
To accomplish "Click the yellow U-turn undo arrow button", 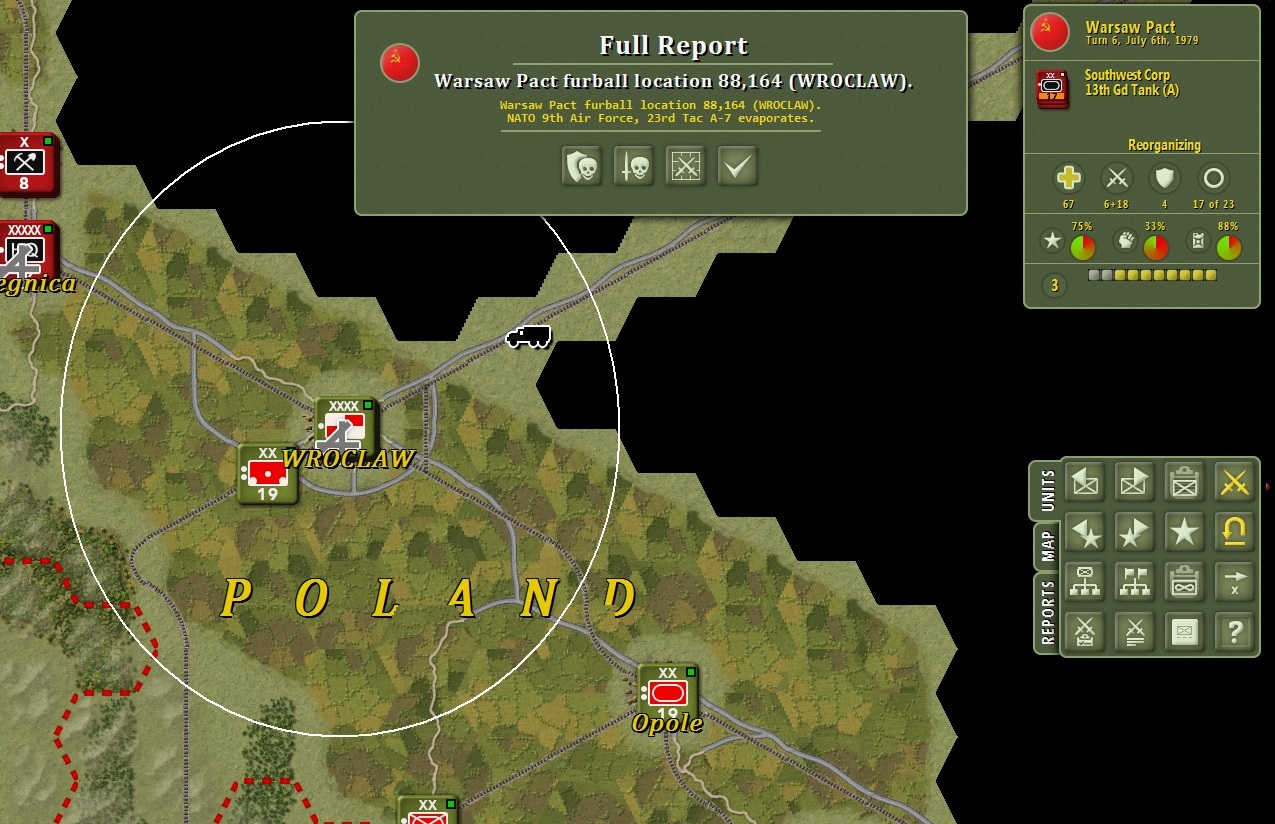I will click(1235, 532).
